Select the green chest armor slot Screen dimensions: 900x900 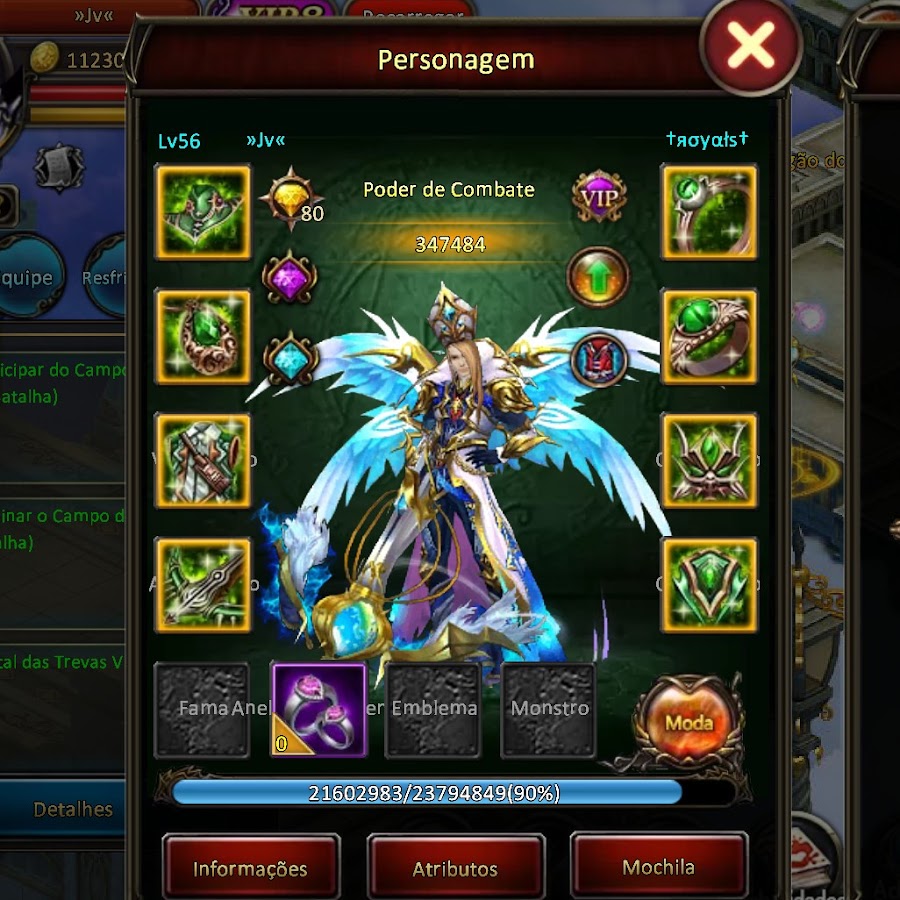click(203, 212)
